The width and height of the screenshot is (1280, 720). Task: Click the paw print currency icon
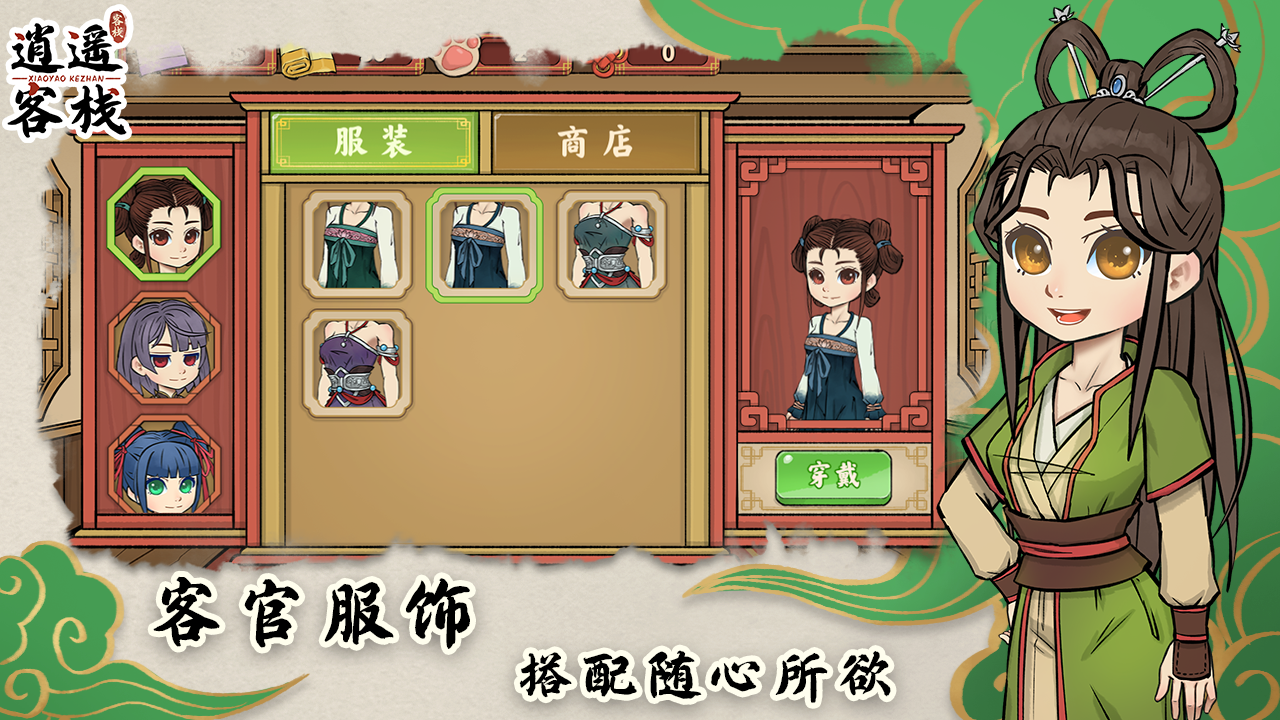(457, 57)
